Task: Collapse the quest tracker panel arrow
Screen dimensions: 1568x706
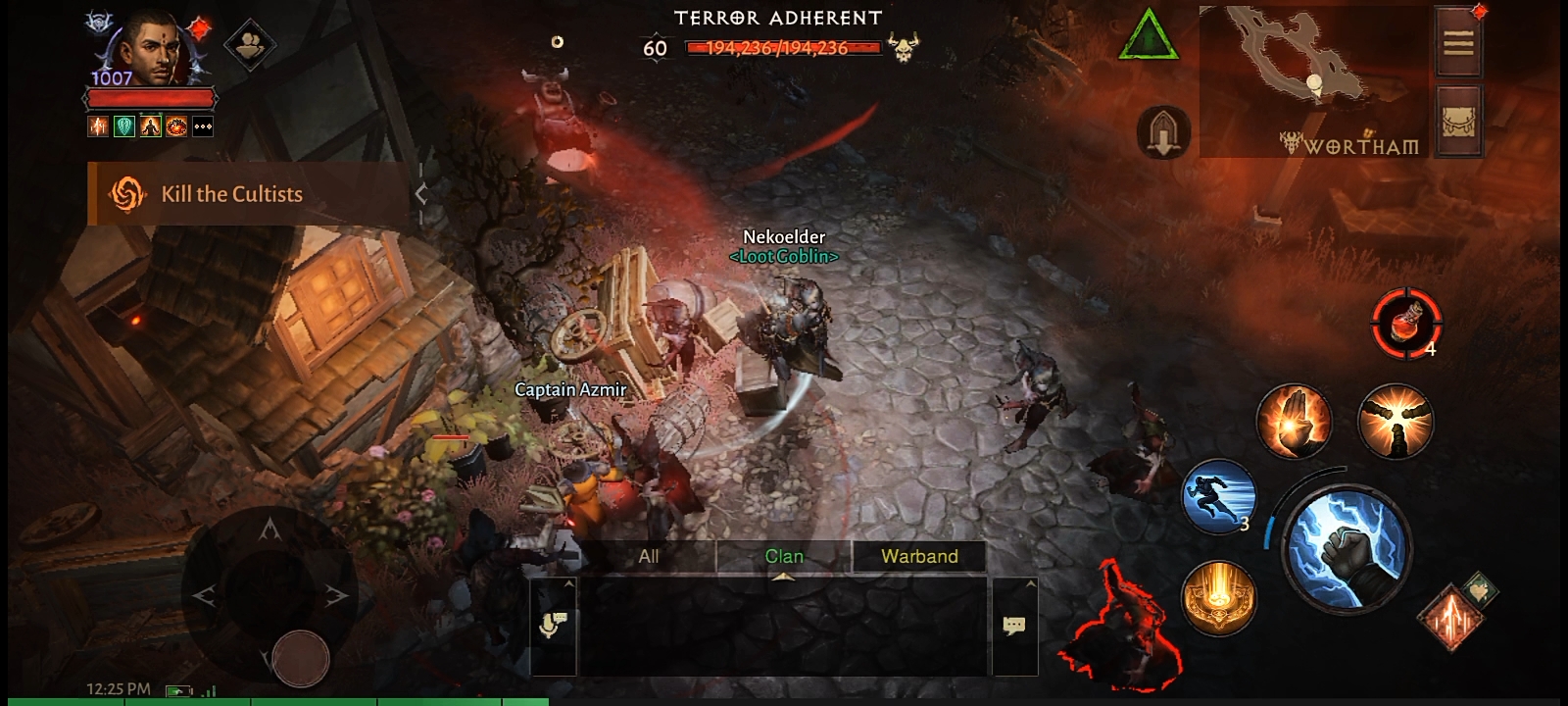Action: 421,194
